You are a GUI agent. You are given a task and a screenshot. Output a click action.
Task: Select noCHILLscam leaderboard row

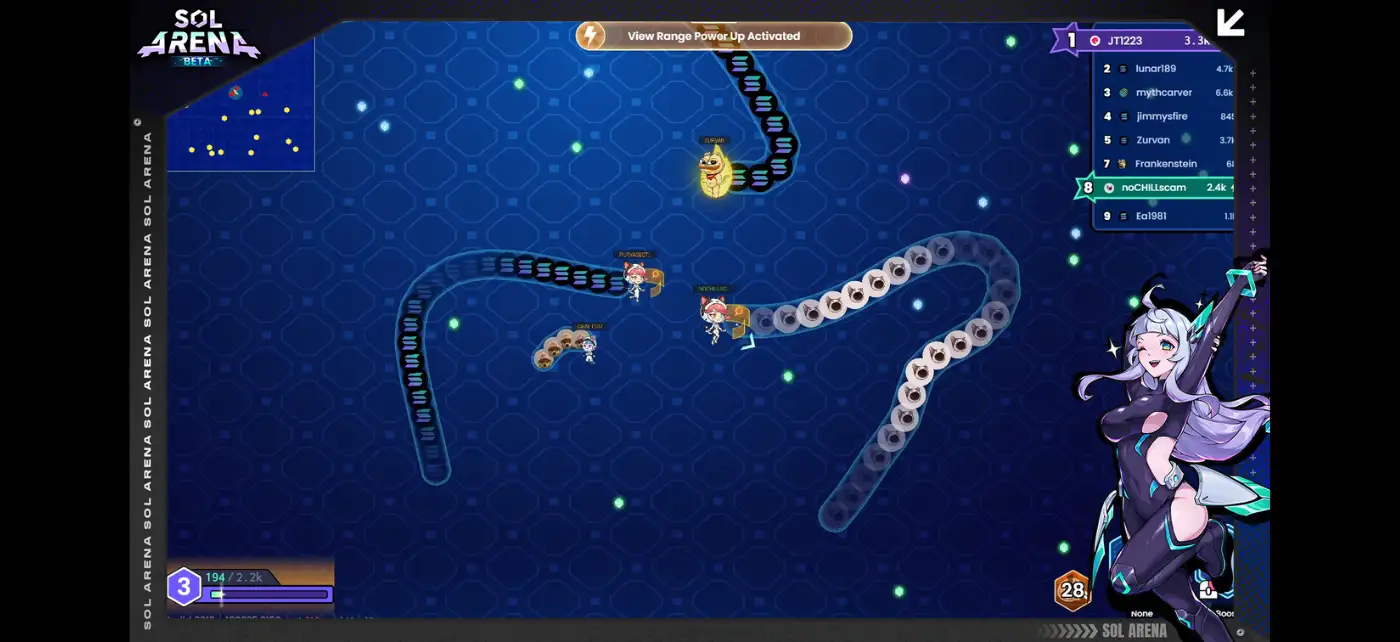1156,188
